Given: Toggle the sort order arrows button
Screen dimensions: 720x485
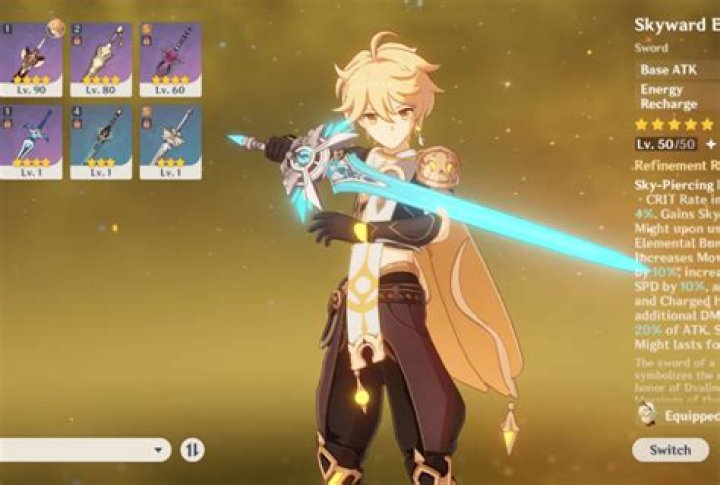Looking at the screenshot, I should coord(192,450).
